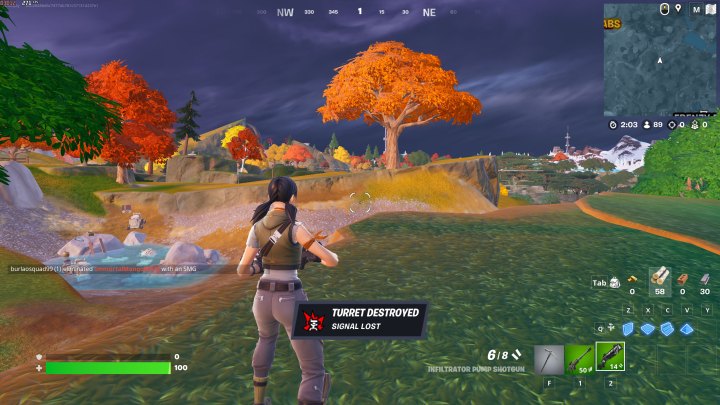Choose the wall building piece
The width and height of the screenshot is (720, 405).
[x=628, y=328]
